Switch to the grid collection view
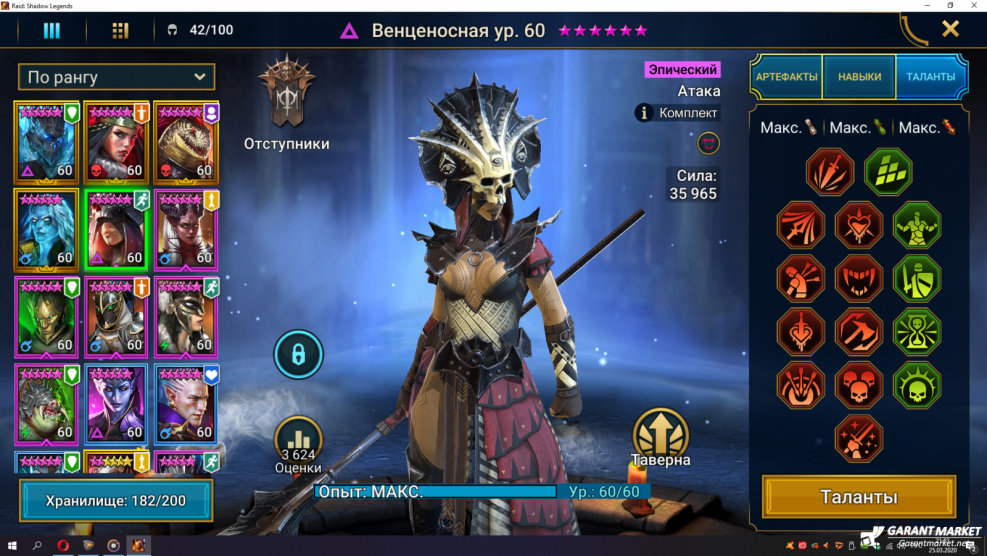This screenshot has width=987, height=556. click(120, 30)
